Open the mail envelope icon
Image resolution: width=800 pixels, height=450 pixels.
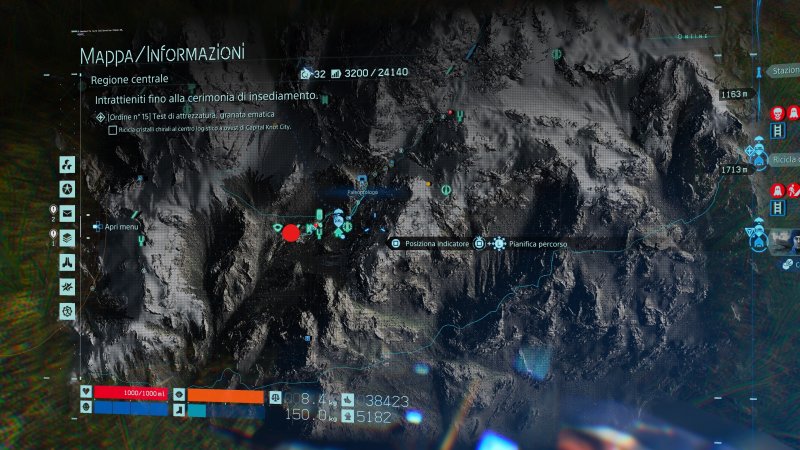[67, 213]
